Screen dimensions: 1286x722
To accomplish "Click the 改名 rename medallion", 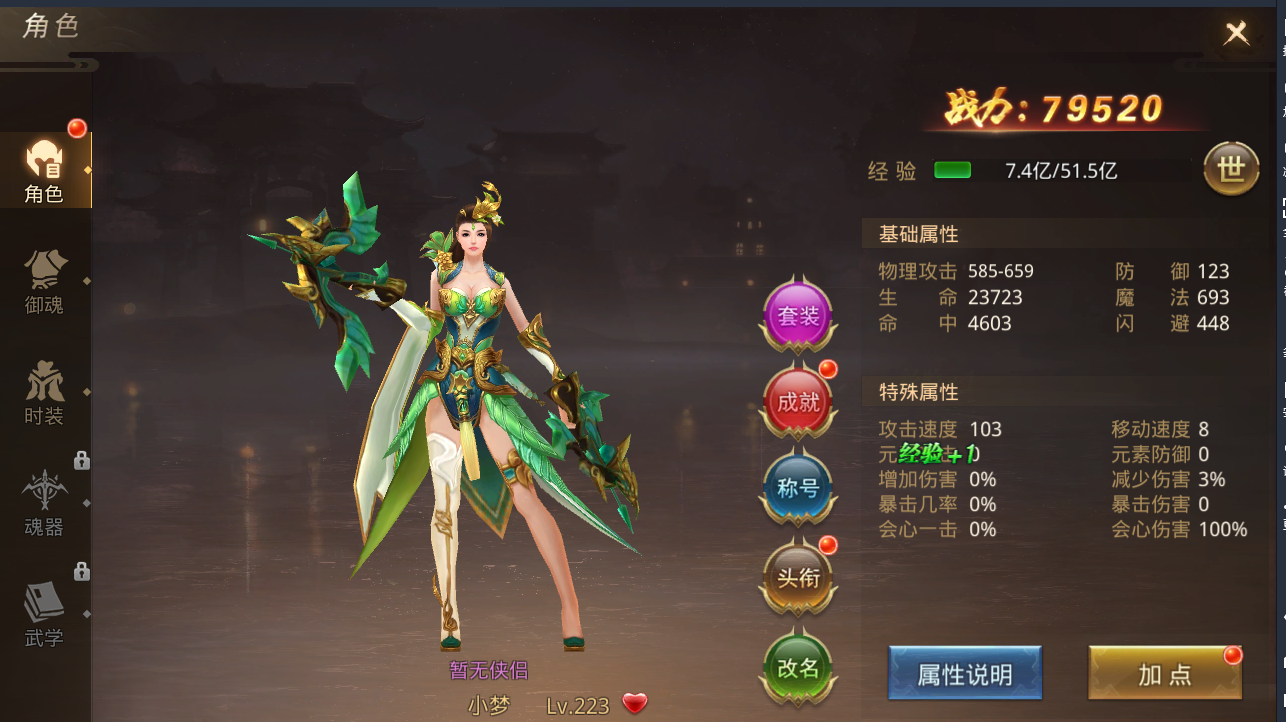I will pyautogui.click(x=797, y=665).
